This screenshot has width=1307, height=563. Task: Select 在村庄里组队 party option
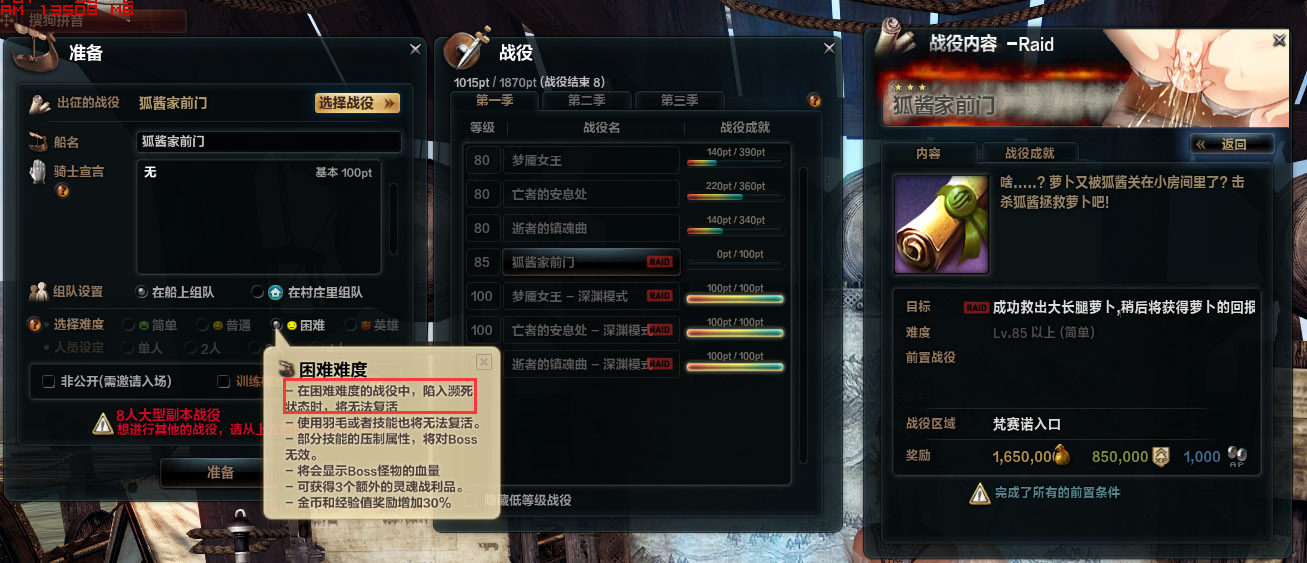[258, 292]
